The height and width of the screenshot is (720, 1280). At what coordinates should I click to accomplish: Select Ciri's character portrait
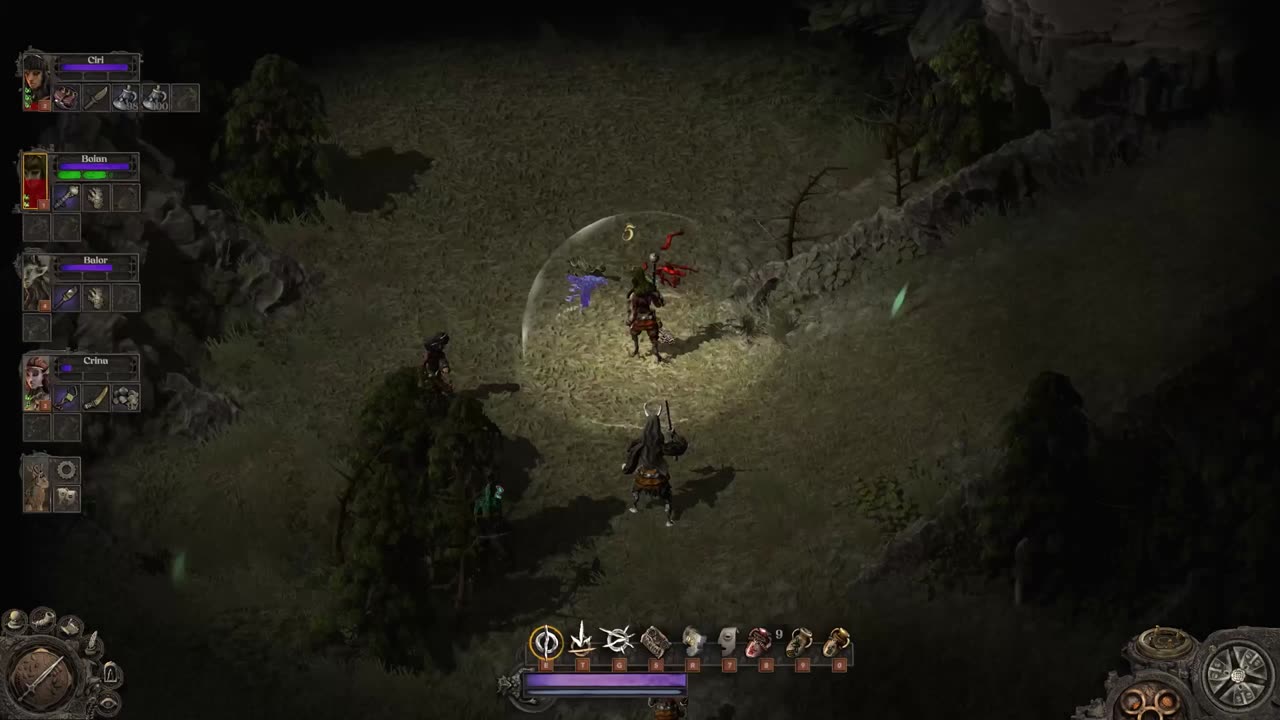[36, 82]
